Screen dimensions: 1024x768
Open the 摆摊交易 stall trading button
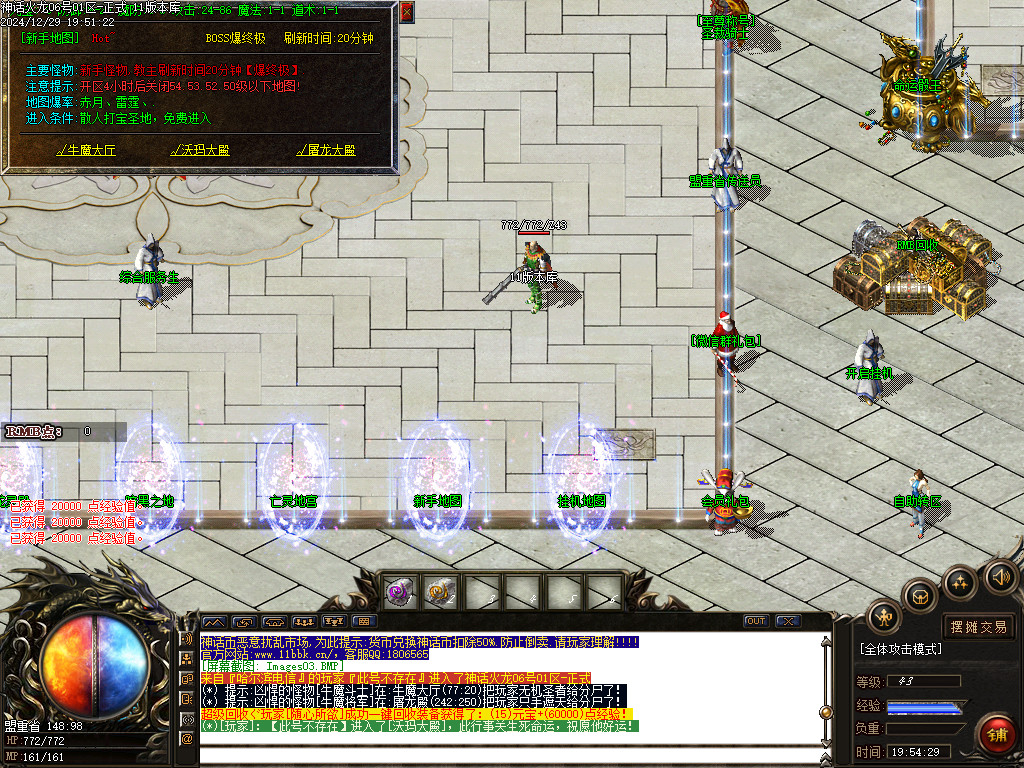pos(979,627)
